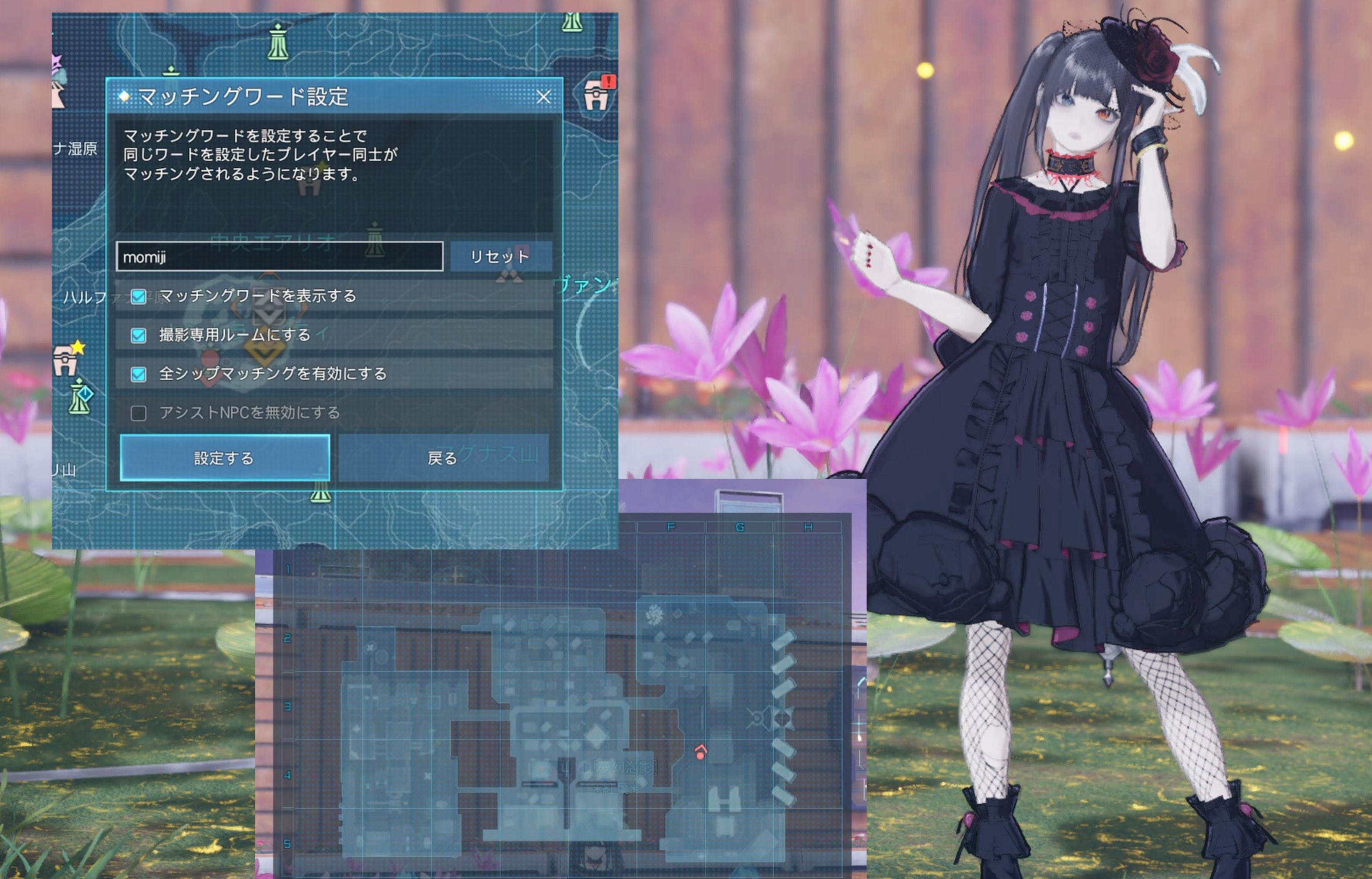Close the マッチングワード設定 dialog
1372x879 pixels.
(543, 96)
